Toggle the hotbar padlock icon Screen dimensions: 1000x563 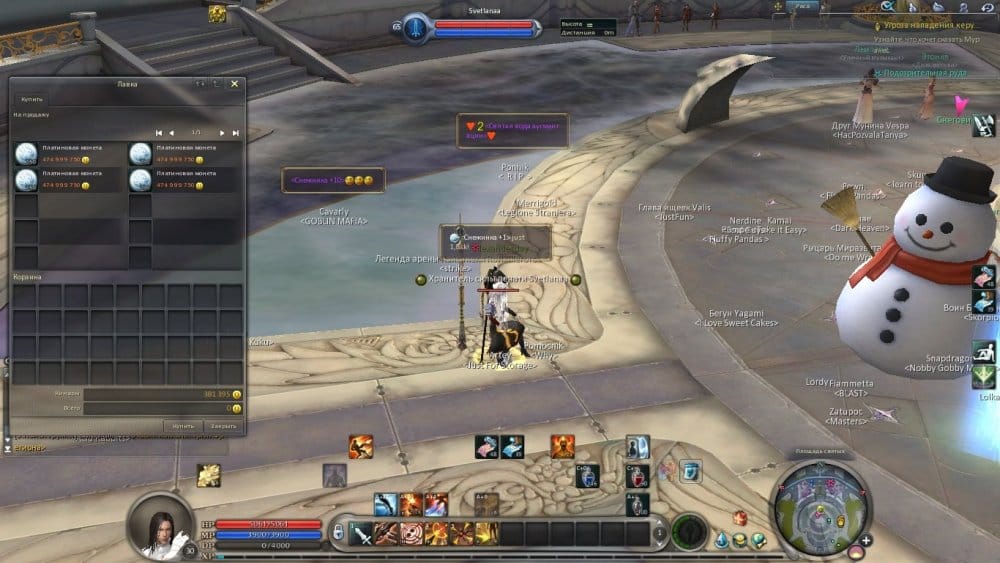point(339,533)
